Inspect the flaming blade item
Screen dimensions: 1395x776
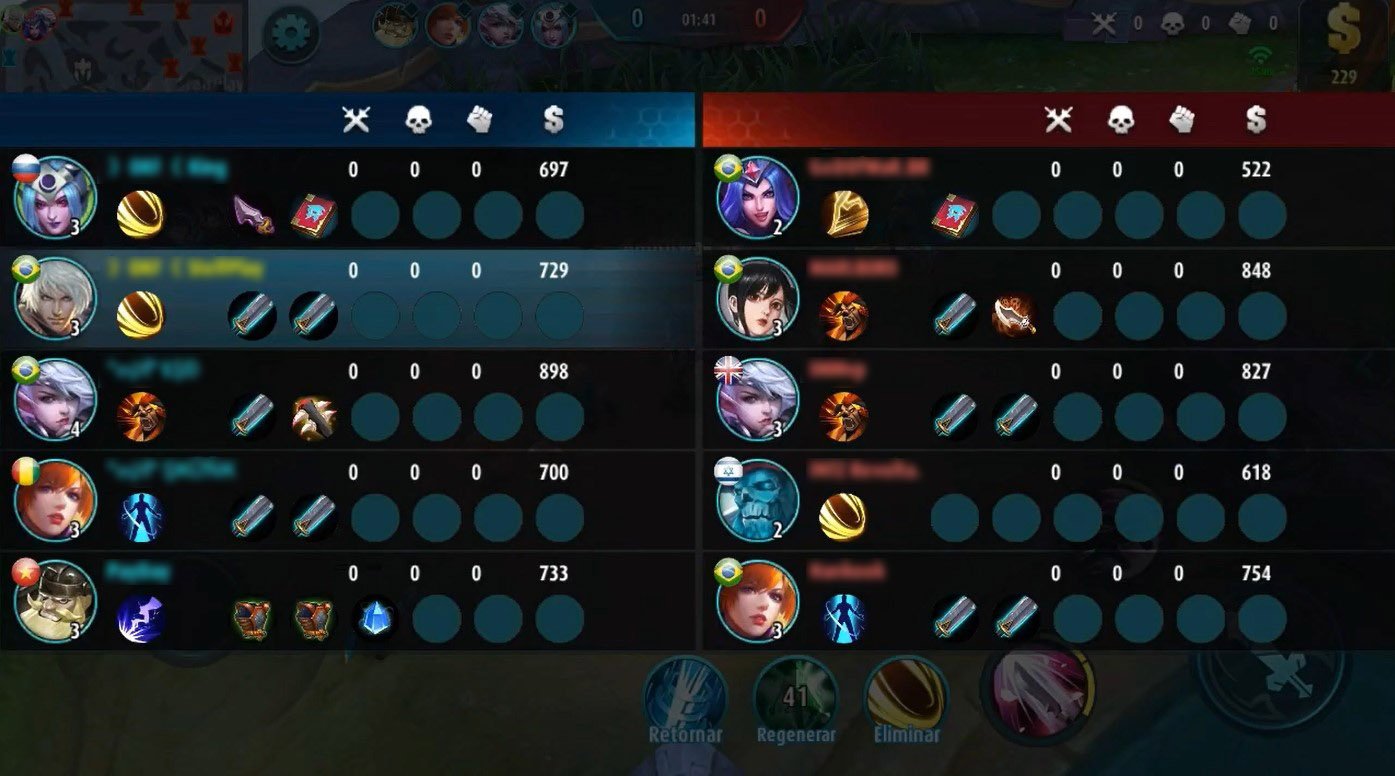tap(1016, 316)
